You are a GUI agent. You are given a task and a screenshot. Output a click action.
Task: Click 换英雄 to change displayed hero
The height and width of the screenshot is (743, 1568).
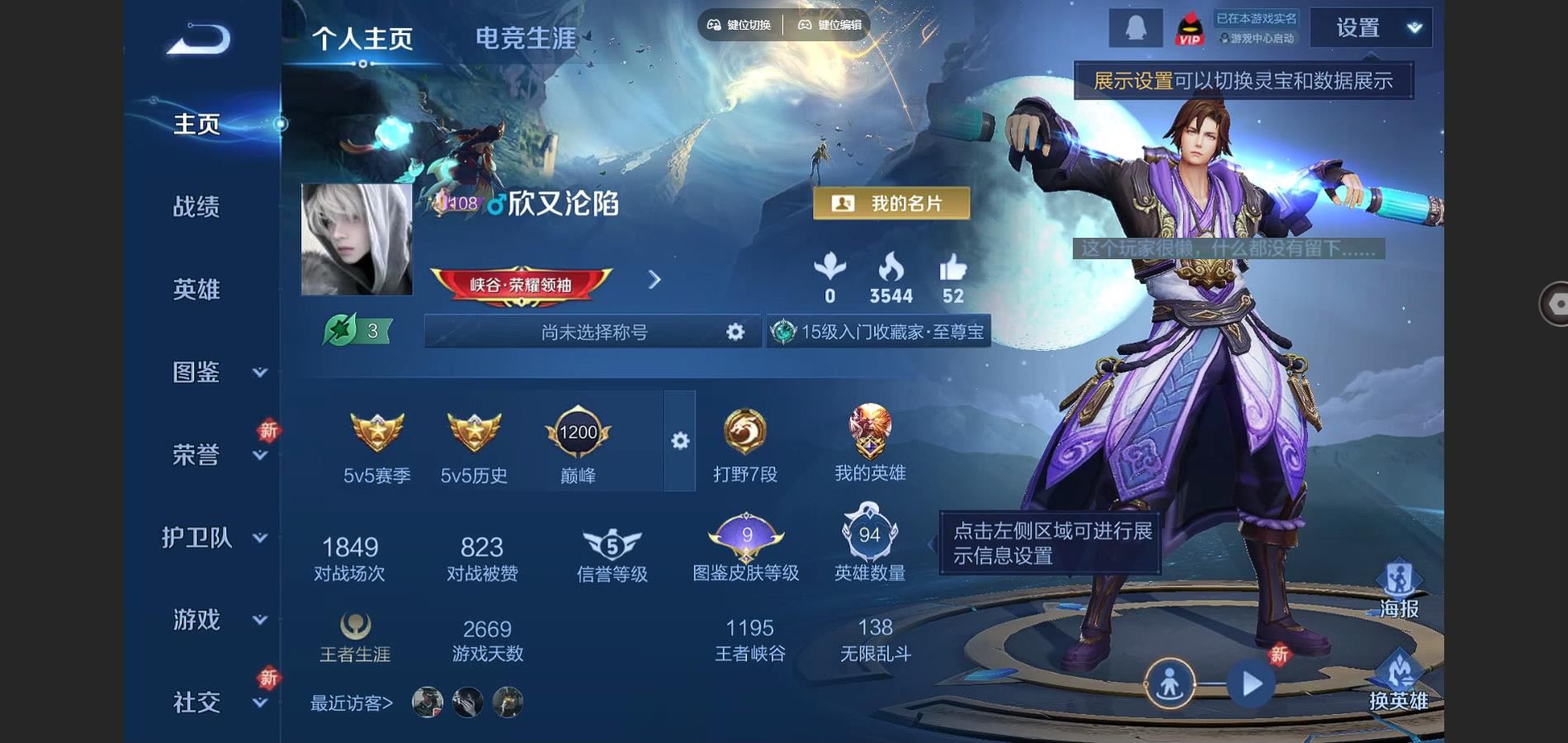1399,681
